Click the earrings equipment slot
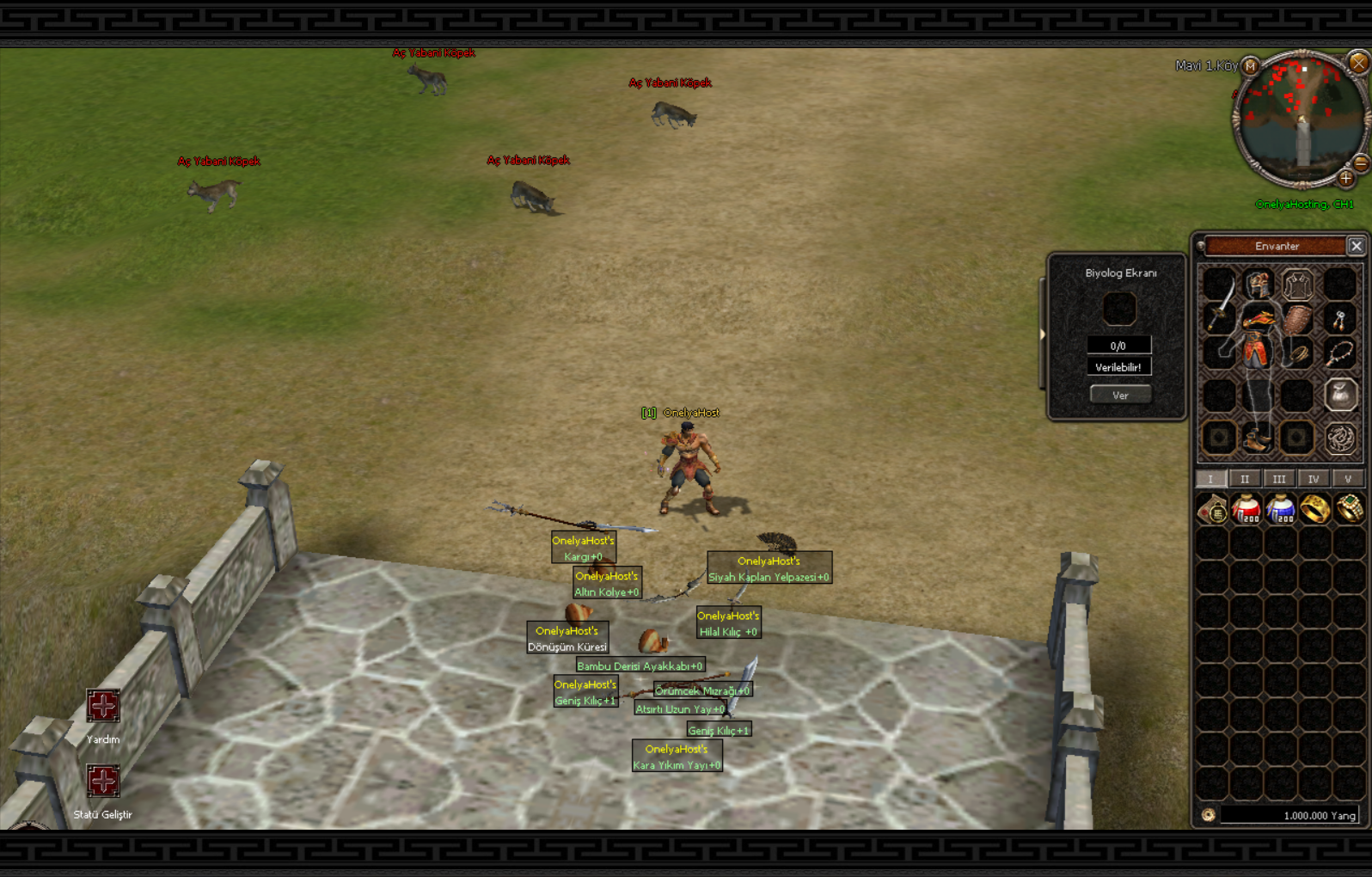Image resolution: width=1372 pixels, height=877 pixels. tap(1339, 321)
